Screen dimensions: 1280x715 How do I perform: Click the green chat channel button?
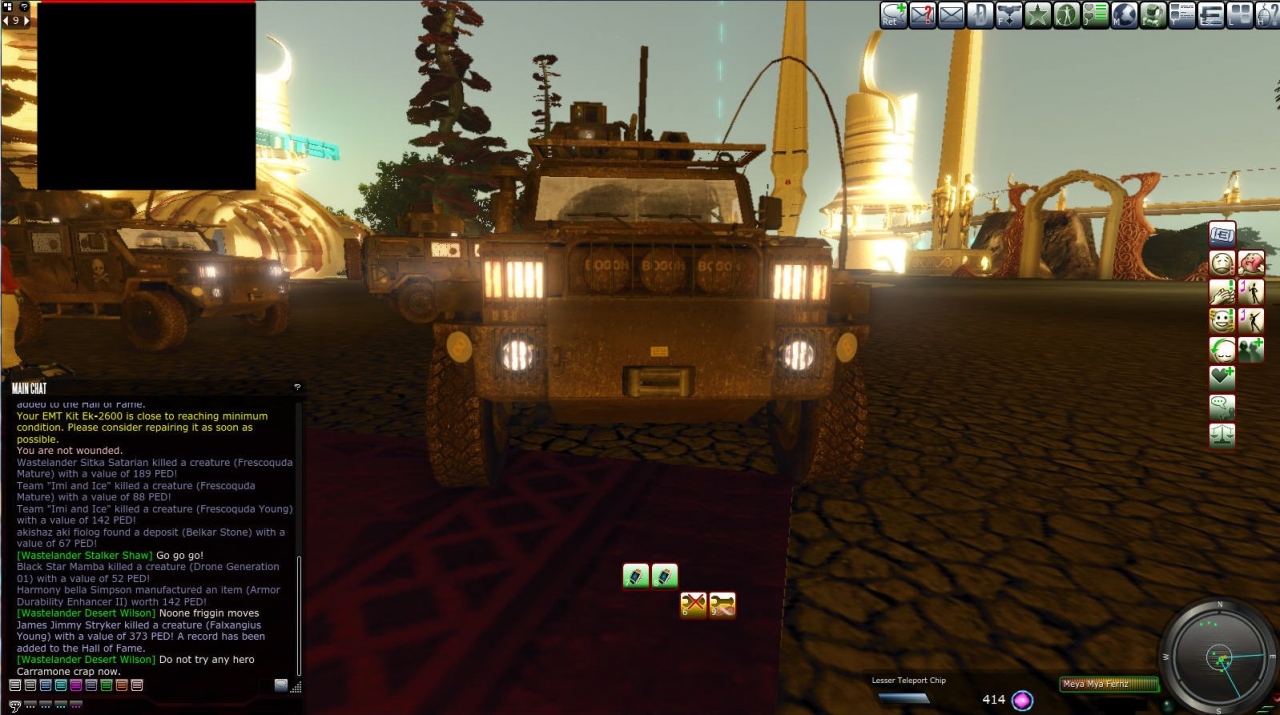pos(106,685)
